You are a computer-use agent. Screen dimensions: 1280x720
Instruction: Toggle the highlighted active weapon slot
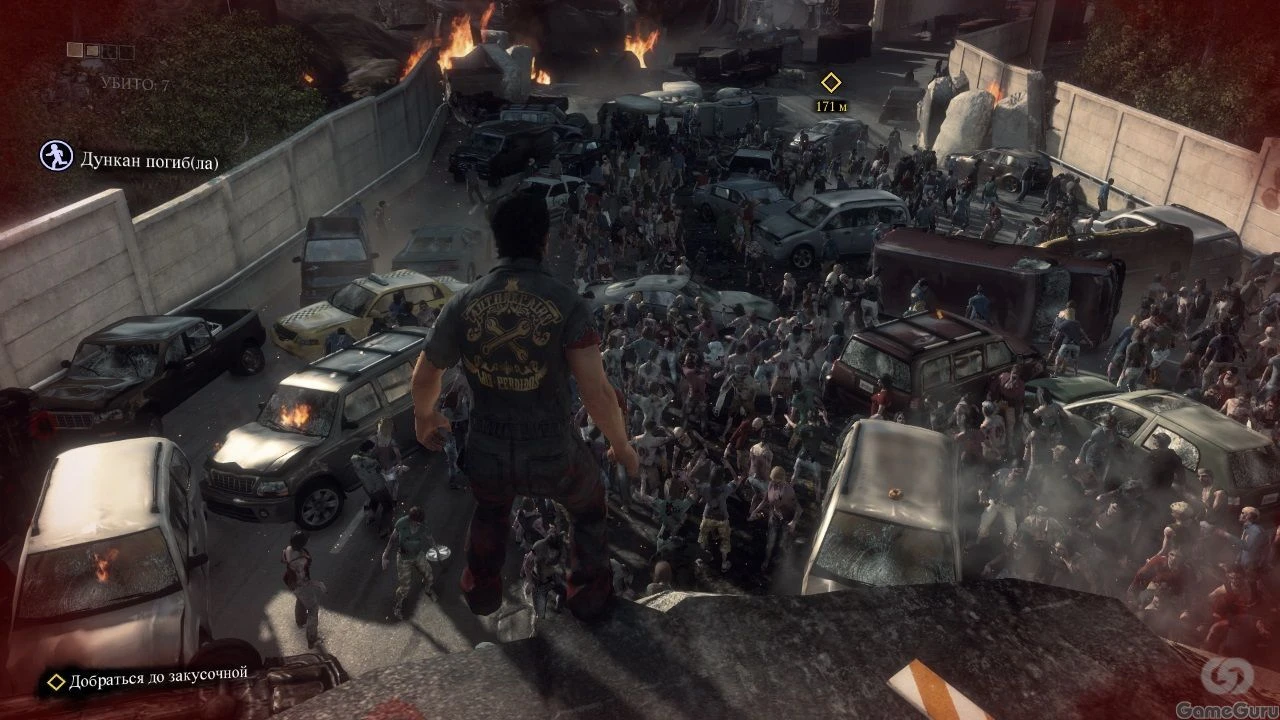75,49
